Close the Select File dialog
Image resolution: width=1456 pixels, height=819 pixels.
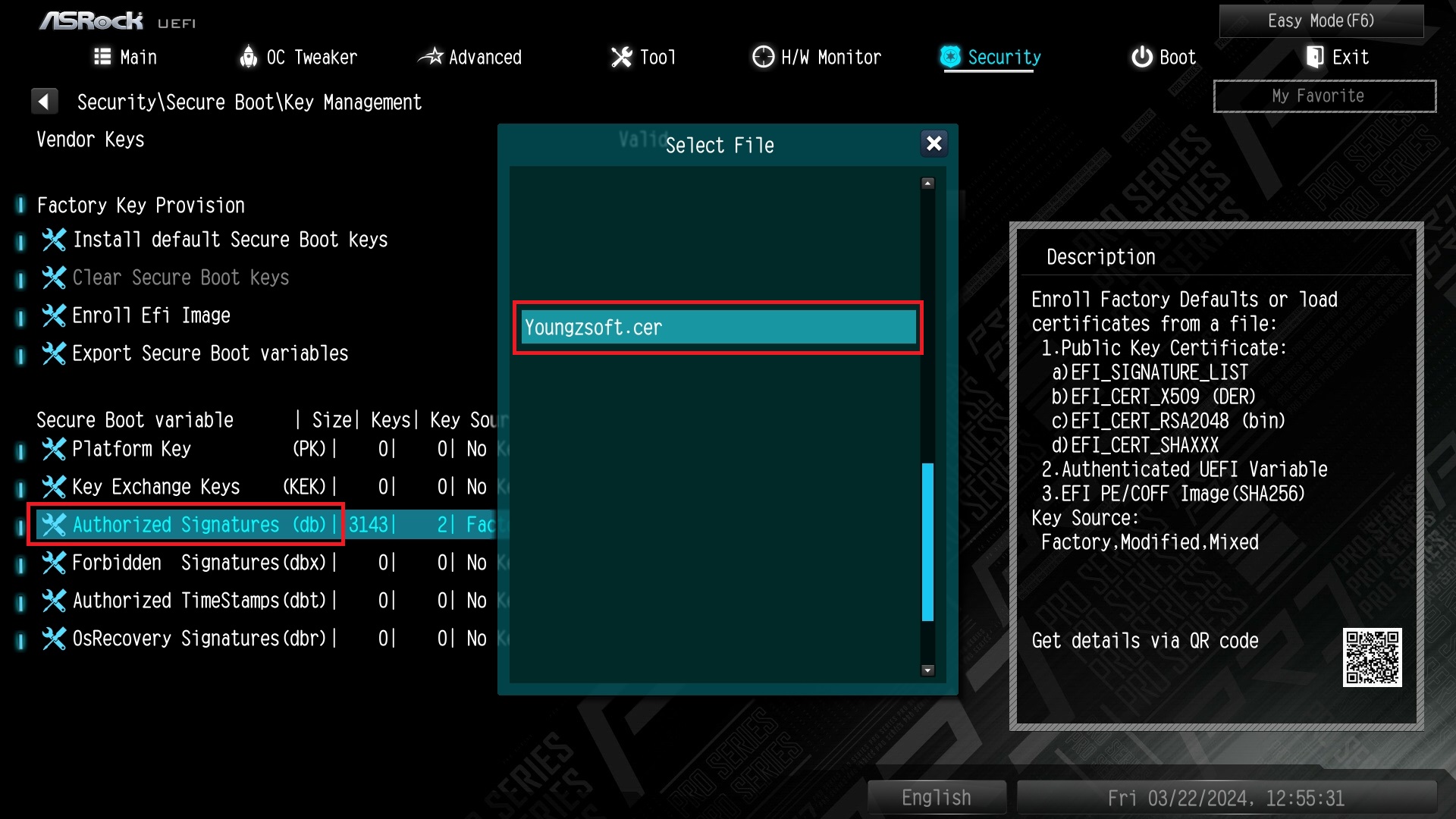pos(934,143)
